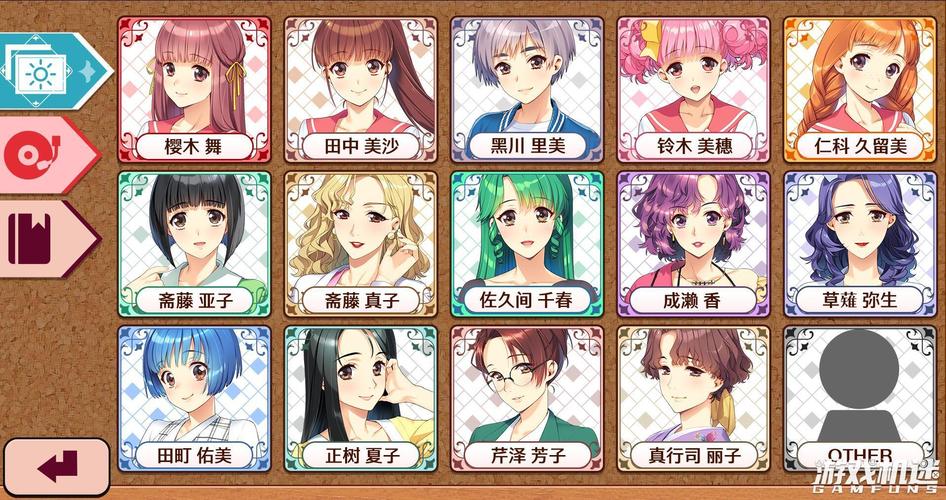
Task: Choose the 斋藤 亚子 portrait
Action: click(194, 243)
